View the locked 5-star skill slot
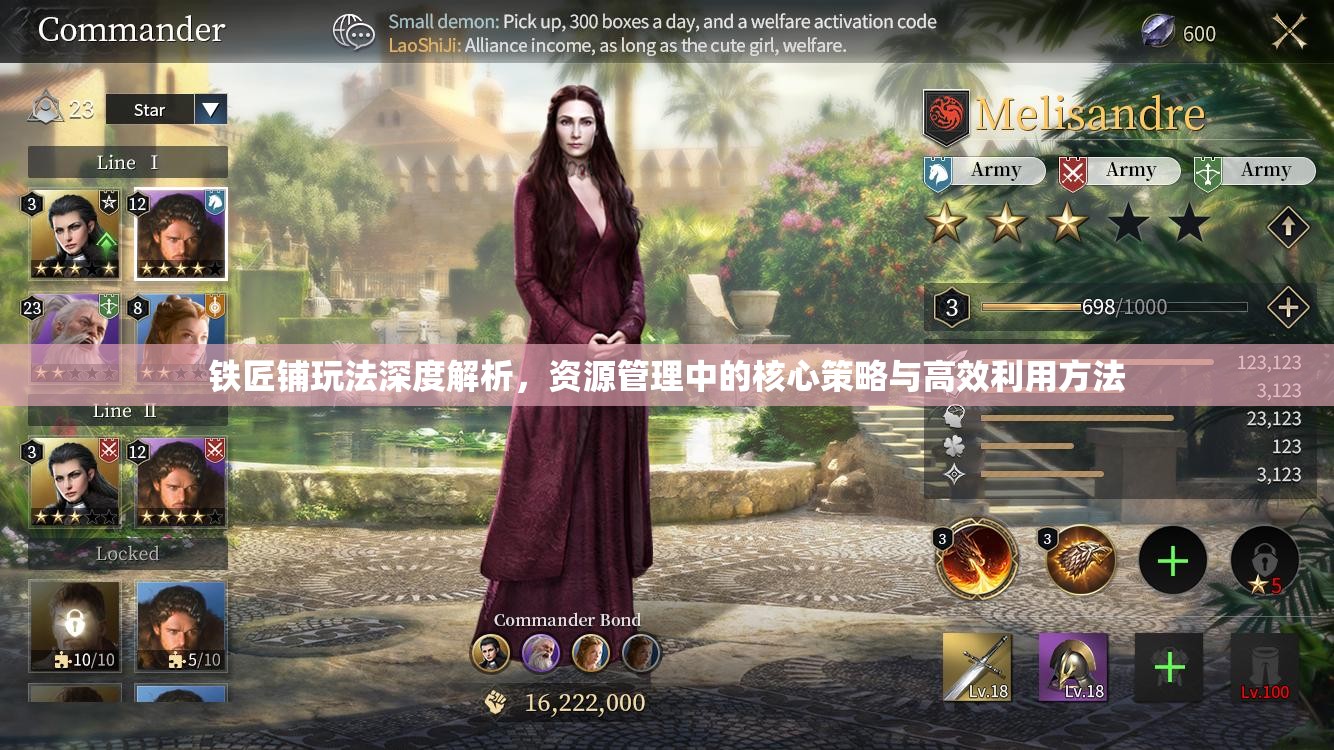Screen dimensions: 1334x750 click(1264, 560)
